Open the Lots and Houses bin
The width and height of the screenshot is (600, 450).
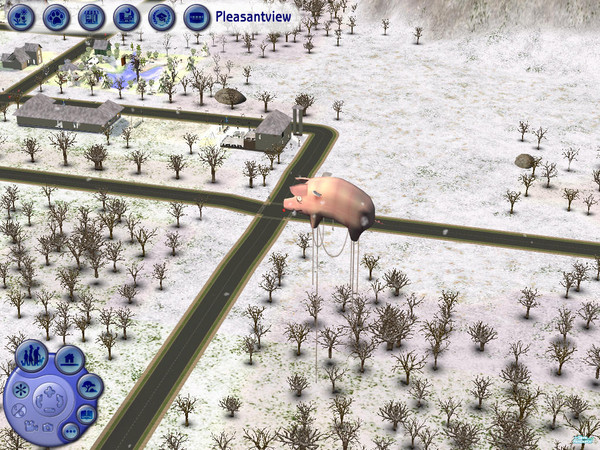coord(68,359)
